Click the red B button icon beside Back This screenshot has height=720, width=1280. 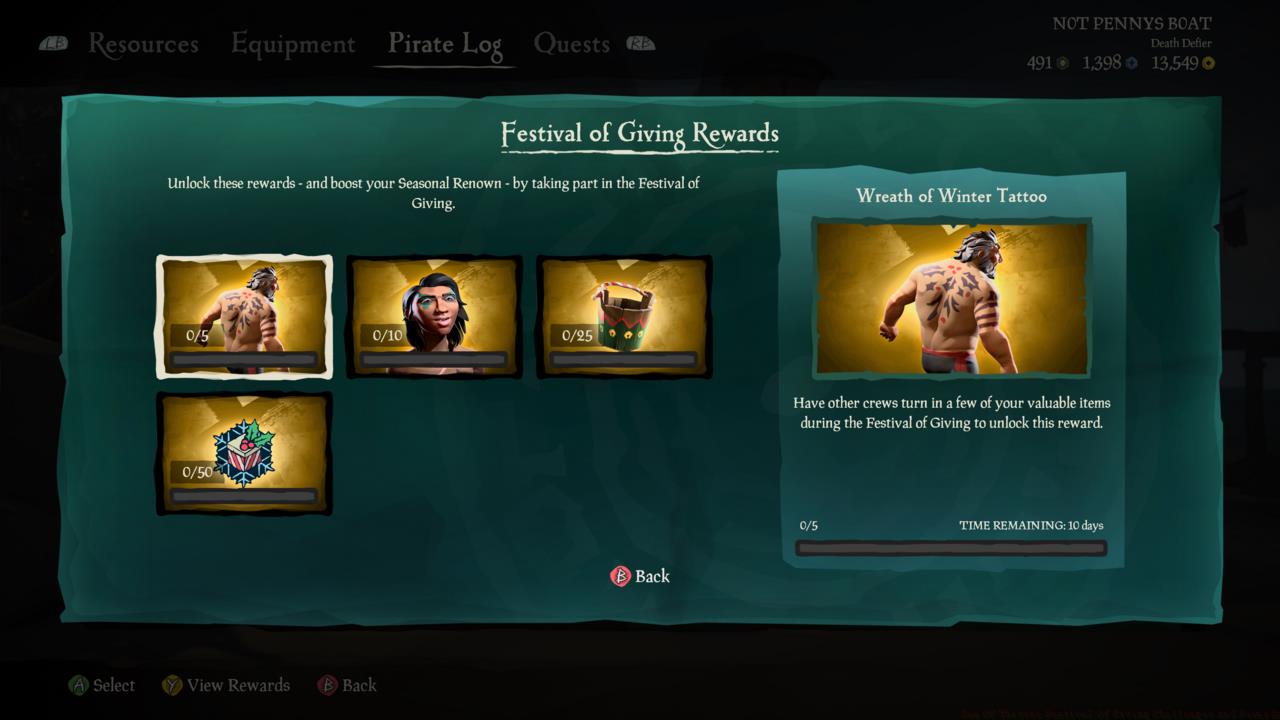(618, 577)
